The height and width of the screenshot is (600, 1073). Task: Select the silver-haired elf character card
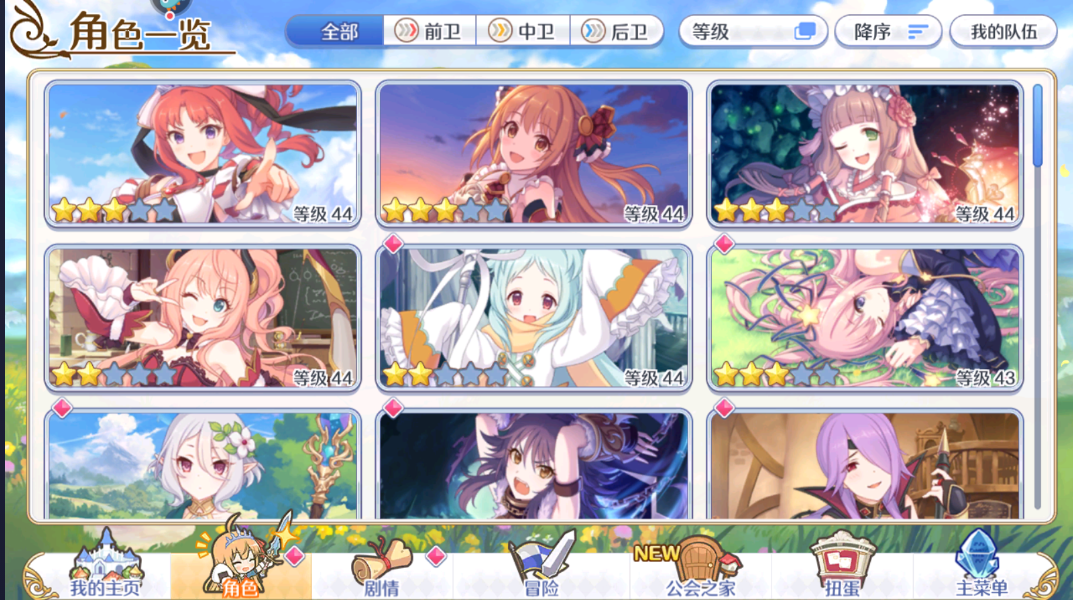tap(203, 465)
